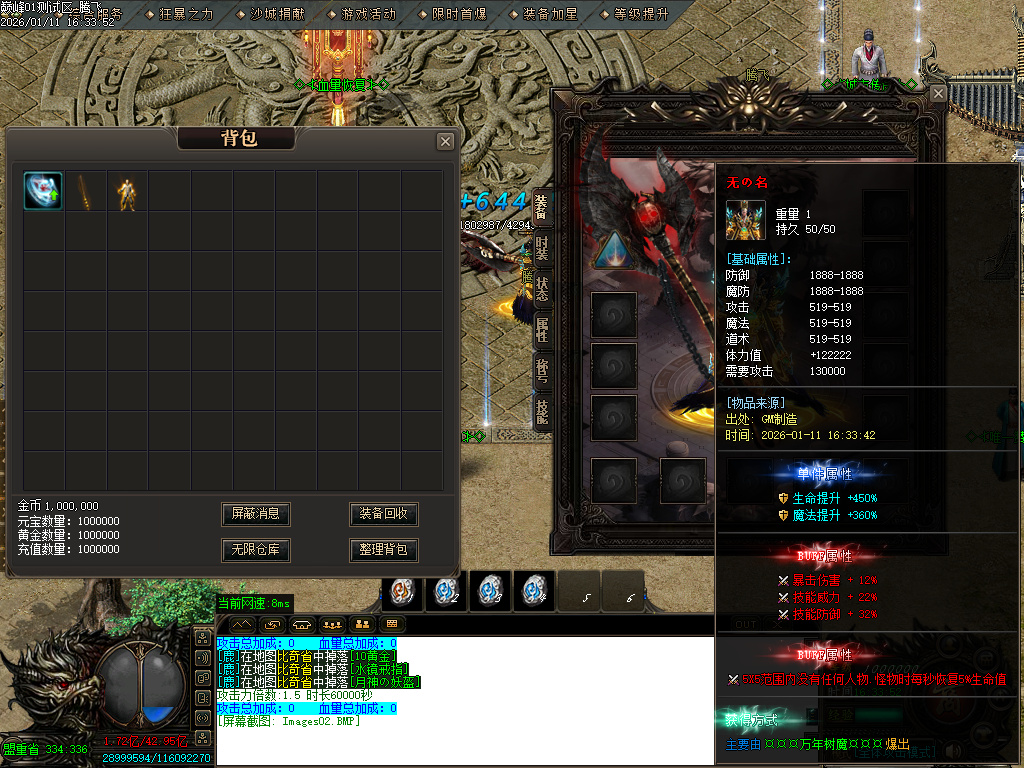Image resolution: width=1024 pixels, height=768 pixels.
Task: Open the 装备加星 equipment star menu
Action: pyautogui.click(x=550, y=14)
